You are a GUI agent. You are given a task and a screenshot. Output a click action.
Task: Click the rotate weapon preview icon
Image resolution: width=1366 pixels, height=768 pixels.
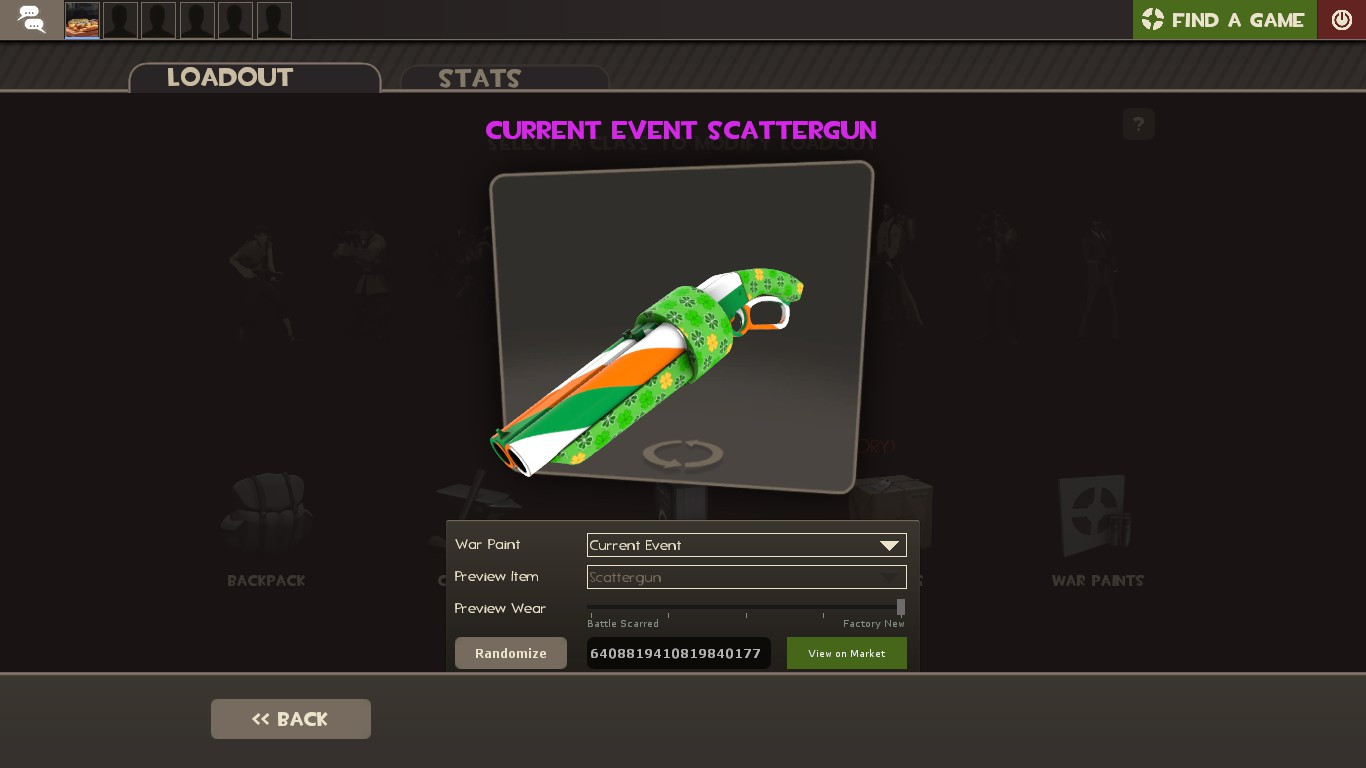coord(682,453)
